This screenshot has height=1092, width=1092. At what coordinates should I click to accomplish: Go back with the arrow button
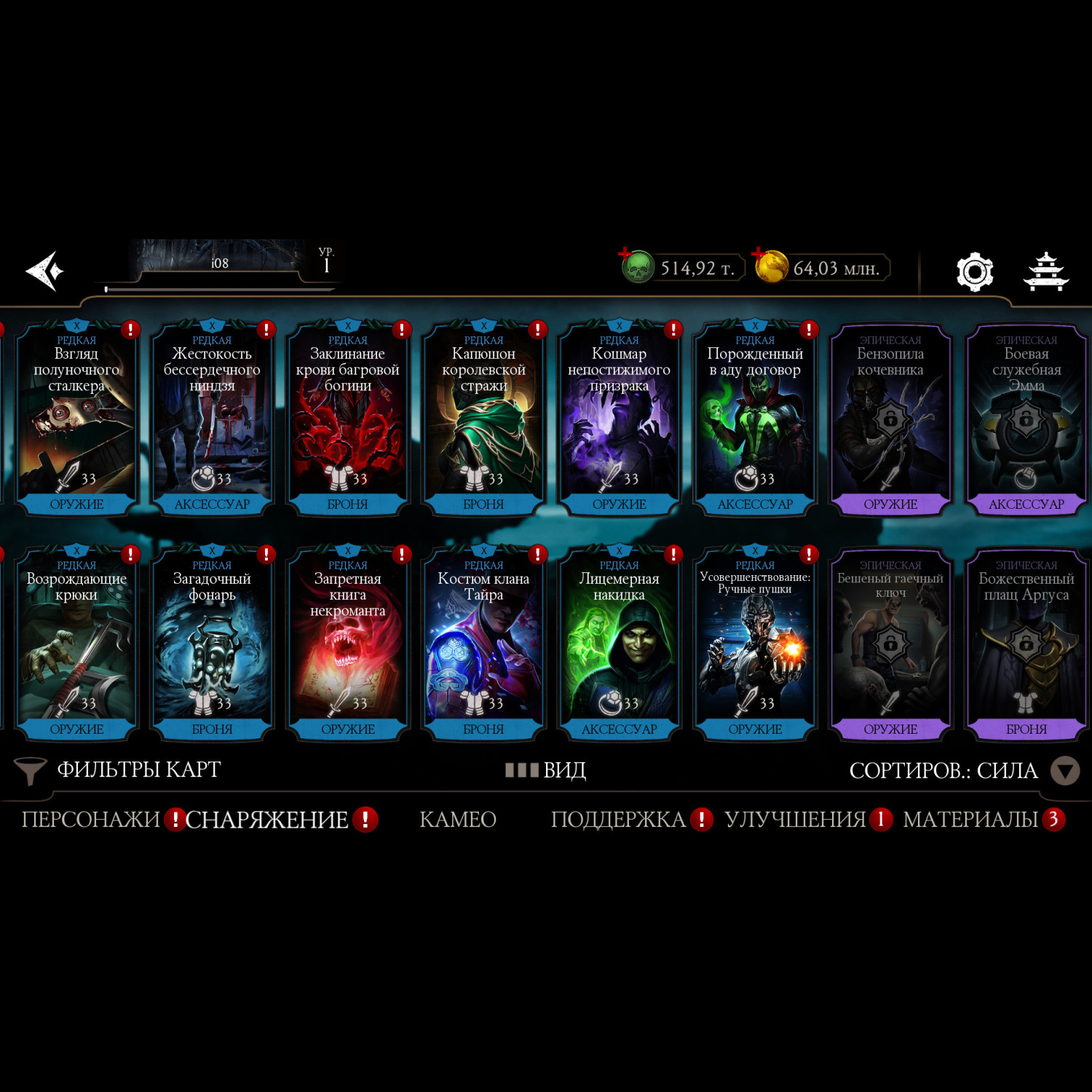45,272
